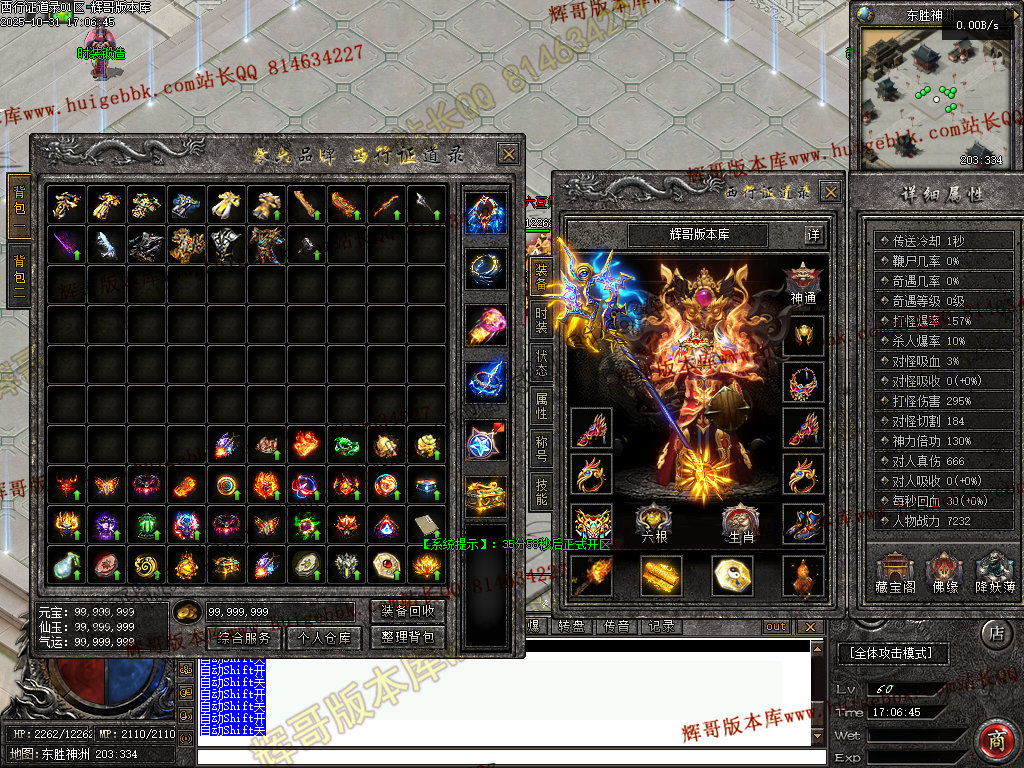Image resolution: width=1024 pixels, height=768 pixels.
Task: Open 综合服务 general services
Action: tap(243, 637)
